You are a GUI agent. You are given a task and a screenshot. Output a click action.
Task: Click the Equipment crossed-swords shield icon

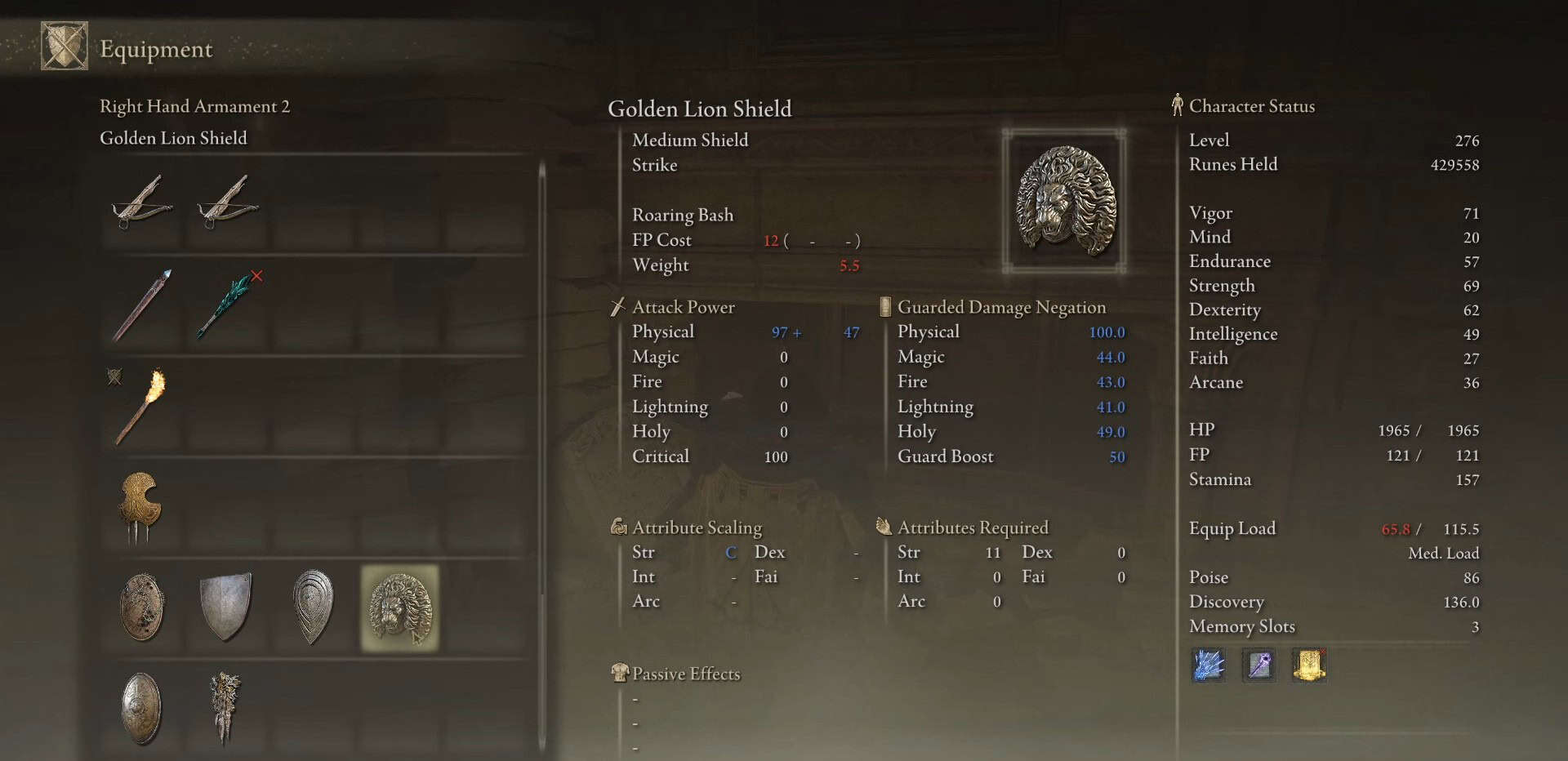coord(65,47)
